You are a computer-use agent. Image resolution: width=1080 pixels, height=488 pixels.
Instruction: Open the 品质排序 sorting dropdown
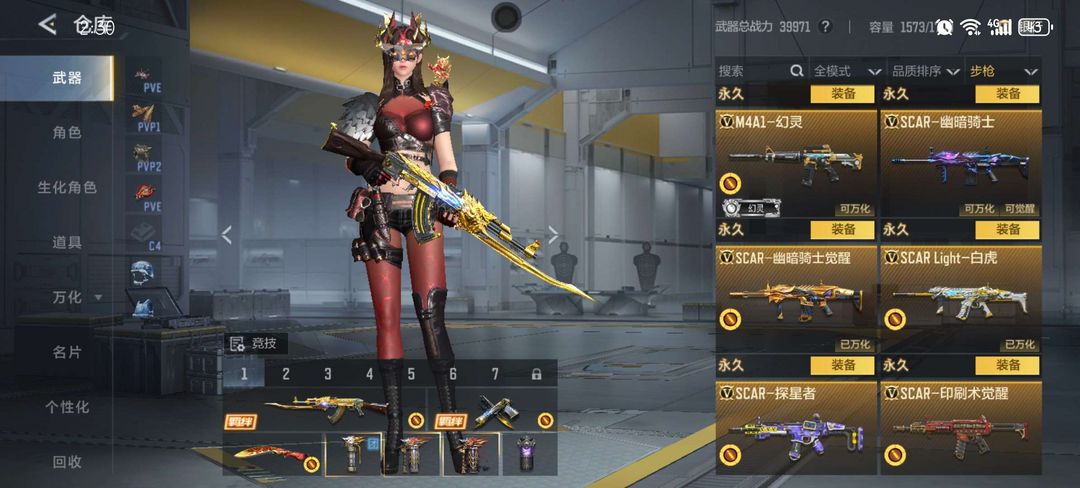tap(924, 71)
